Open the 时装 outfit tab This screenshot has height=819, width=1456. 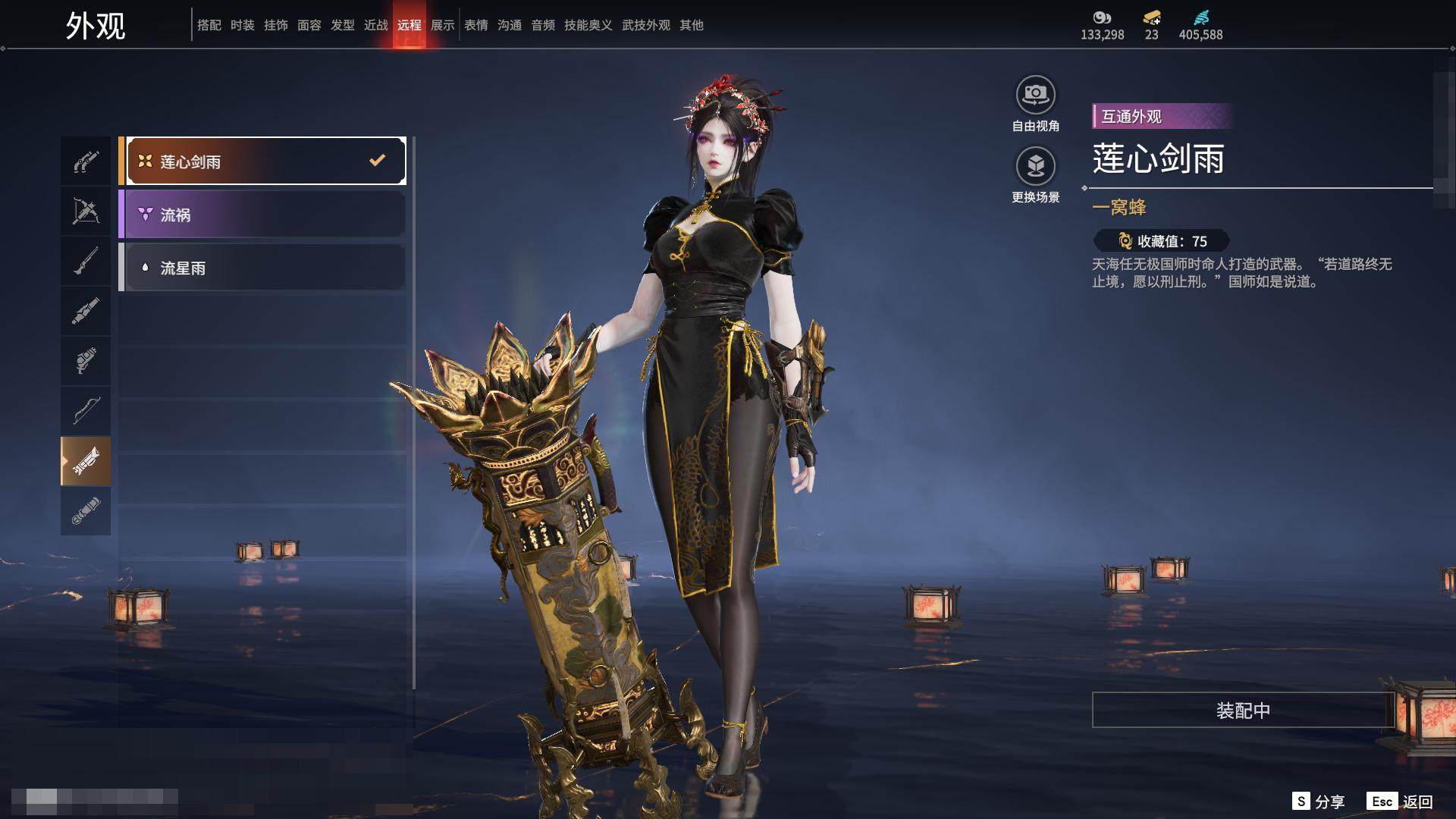pos(243,25)
